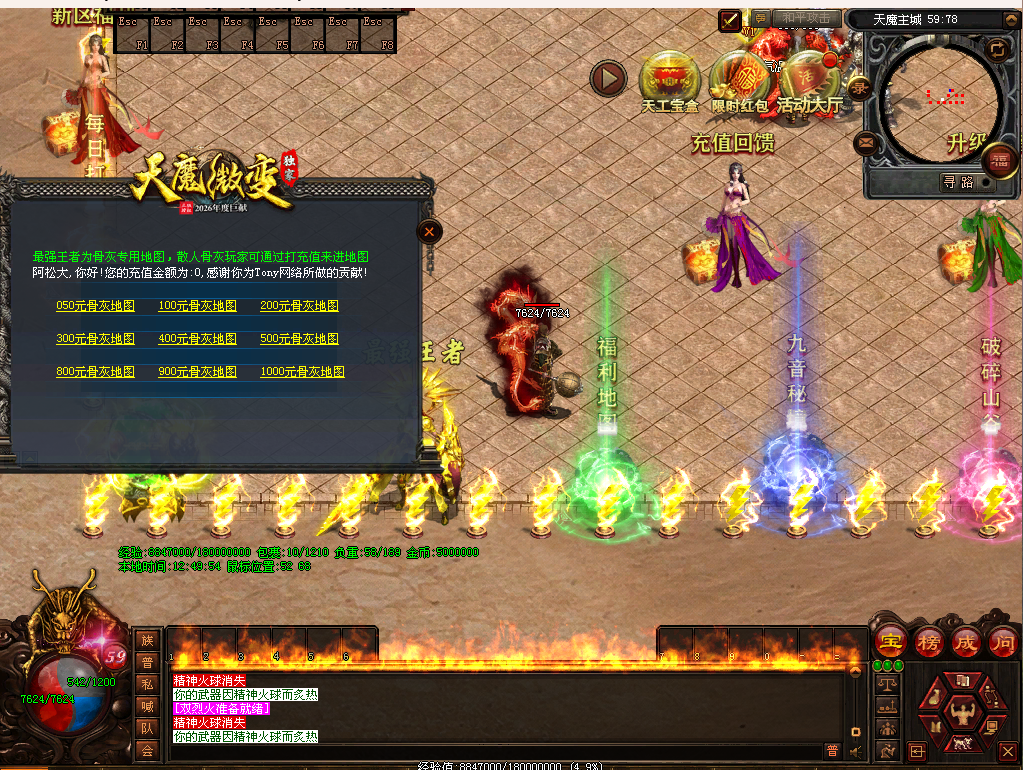
Task: Open the 天工宝盒 treasure box icon
Action: click(669, 78)
